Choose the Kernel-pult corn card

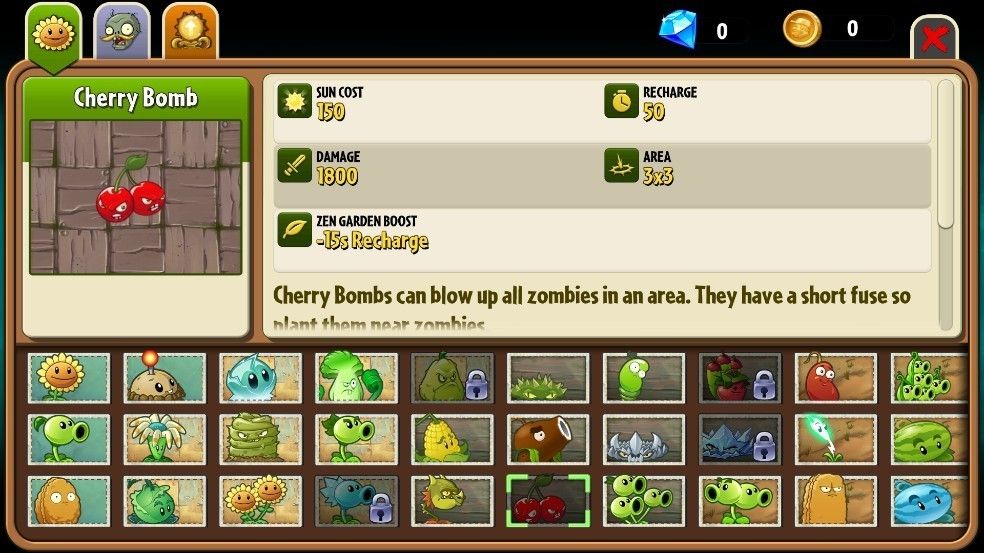coord(452,440)
